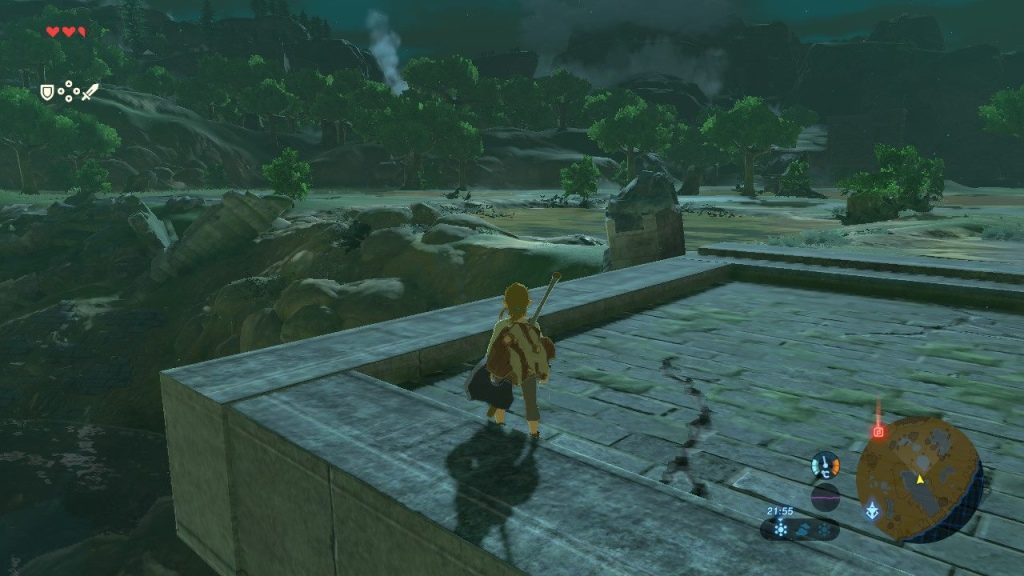Select the sword weapon quick-slot icon
The width and height of the screenshot is (1024, 576).
tap(90, 92)
